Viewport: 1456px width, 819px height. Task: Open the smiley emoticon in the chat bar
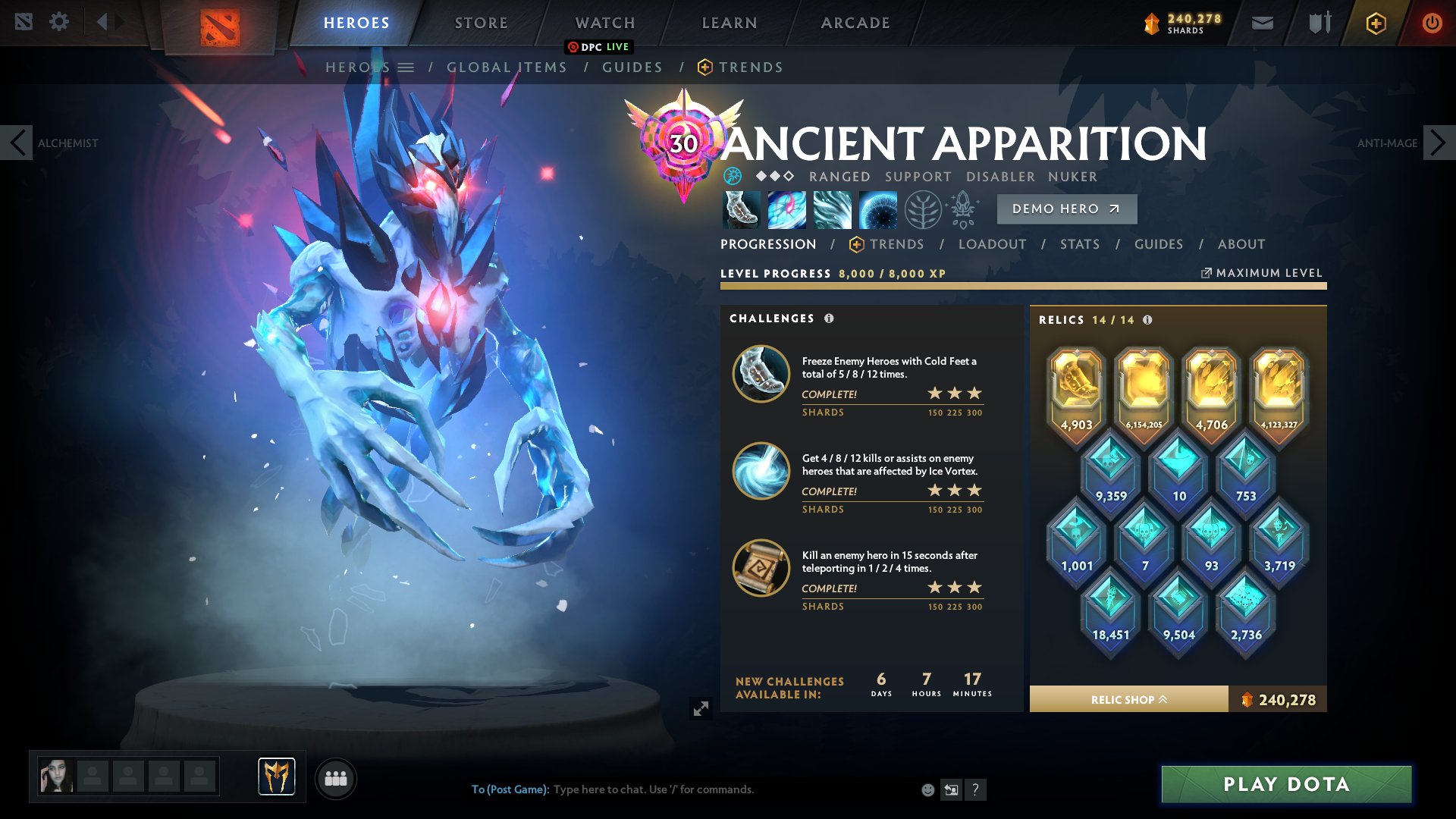click(x=927, y=789)
